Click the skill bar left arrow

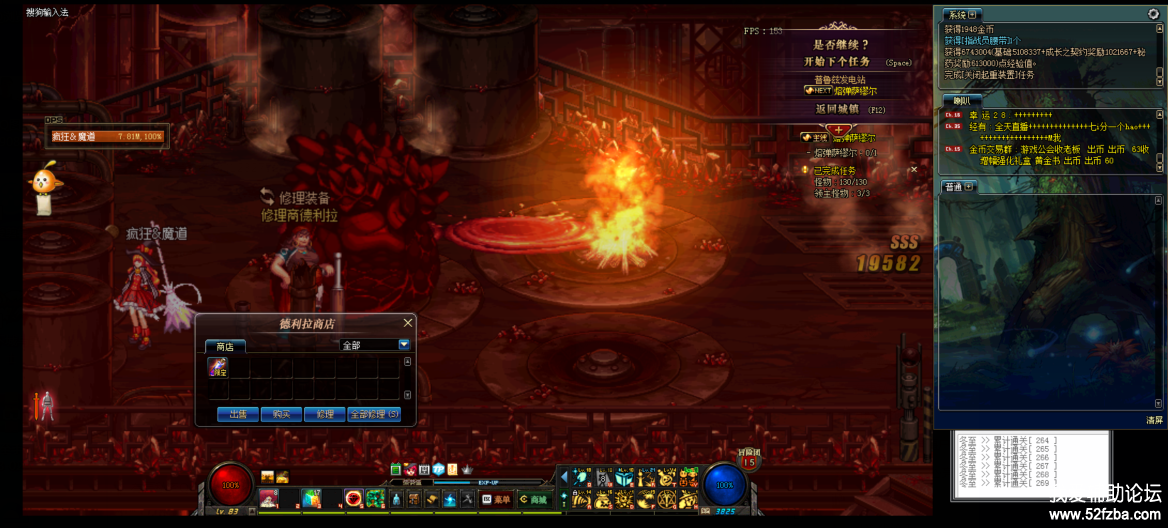[x=564, y=477]
